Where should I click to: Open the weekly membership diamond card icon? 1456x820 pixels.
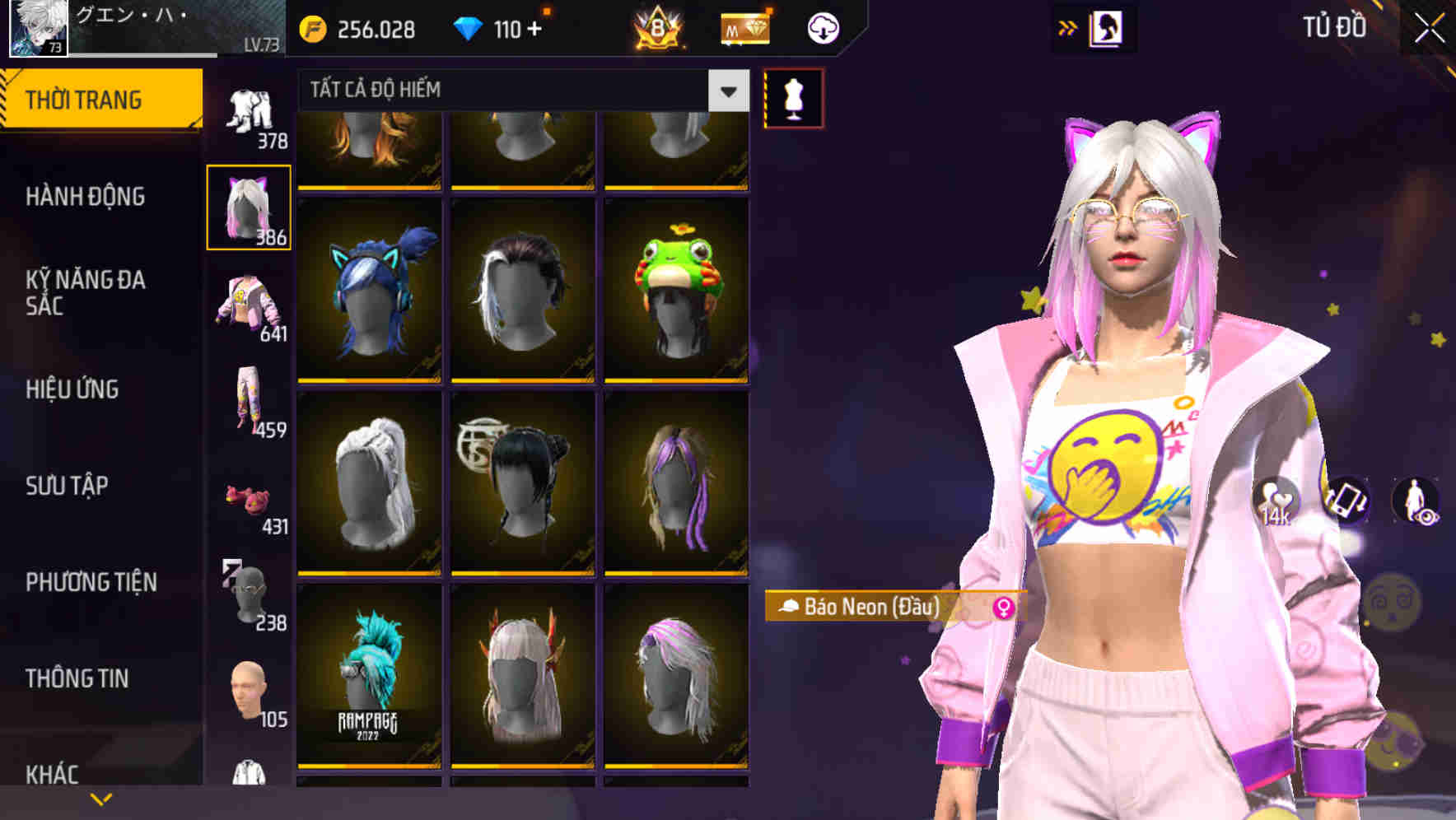coord(744,26)
